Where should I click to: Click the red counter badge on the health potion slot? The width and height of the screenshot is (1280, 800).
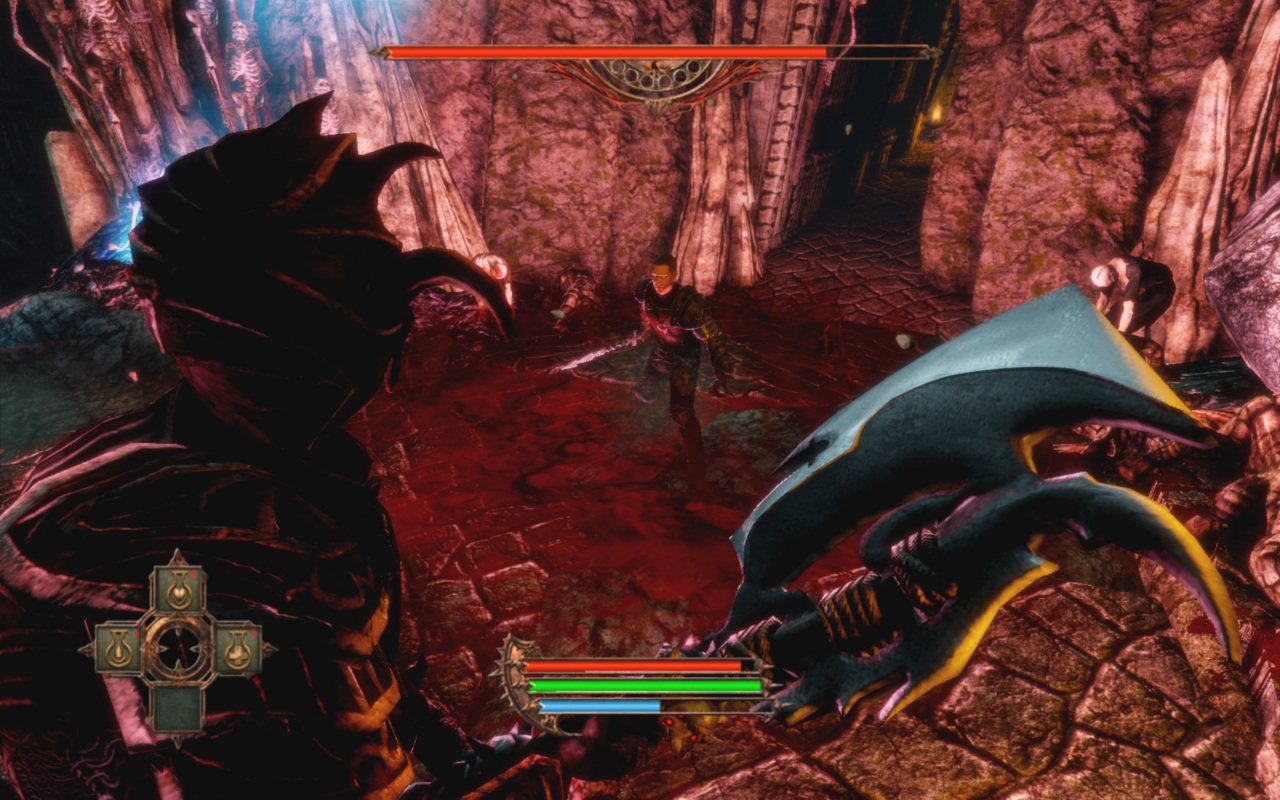tap(192, 574)
